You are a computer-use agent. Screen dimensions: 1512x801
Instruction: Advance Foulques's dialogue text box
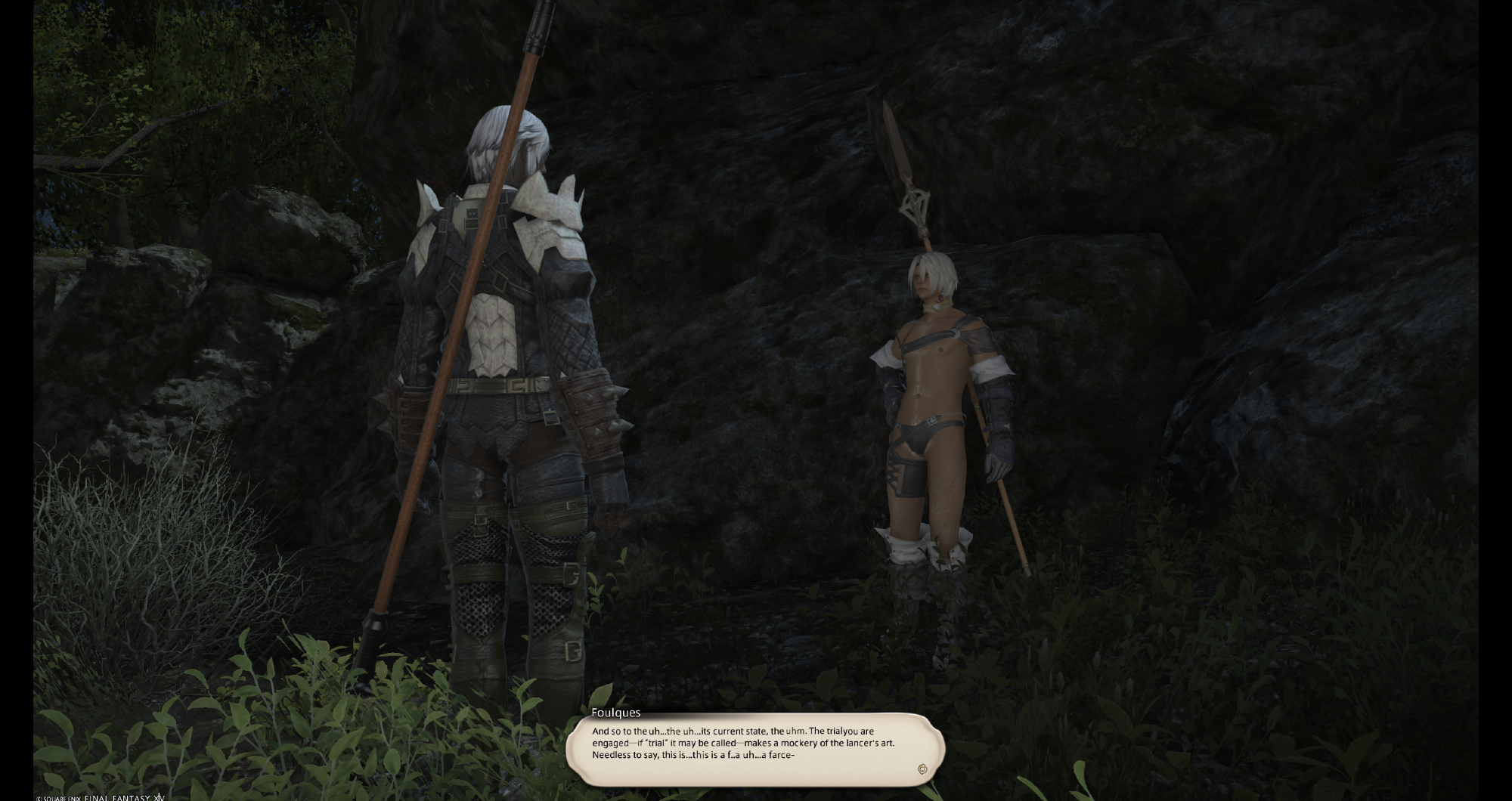tap(754, 749)
